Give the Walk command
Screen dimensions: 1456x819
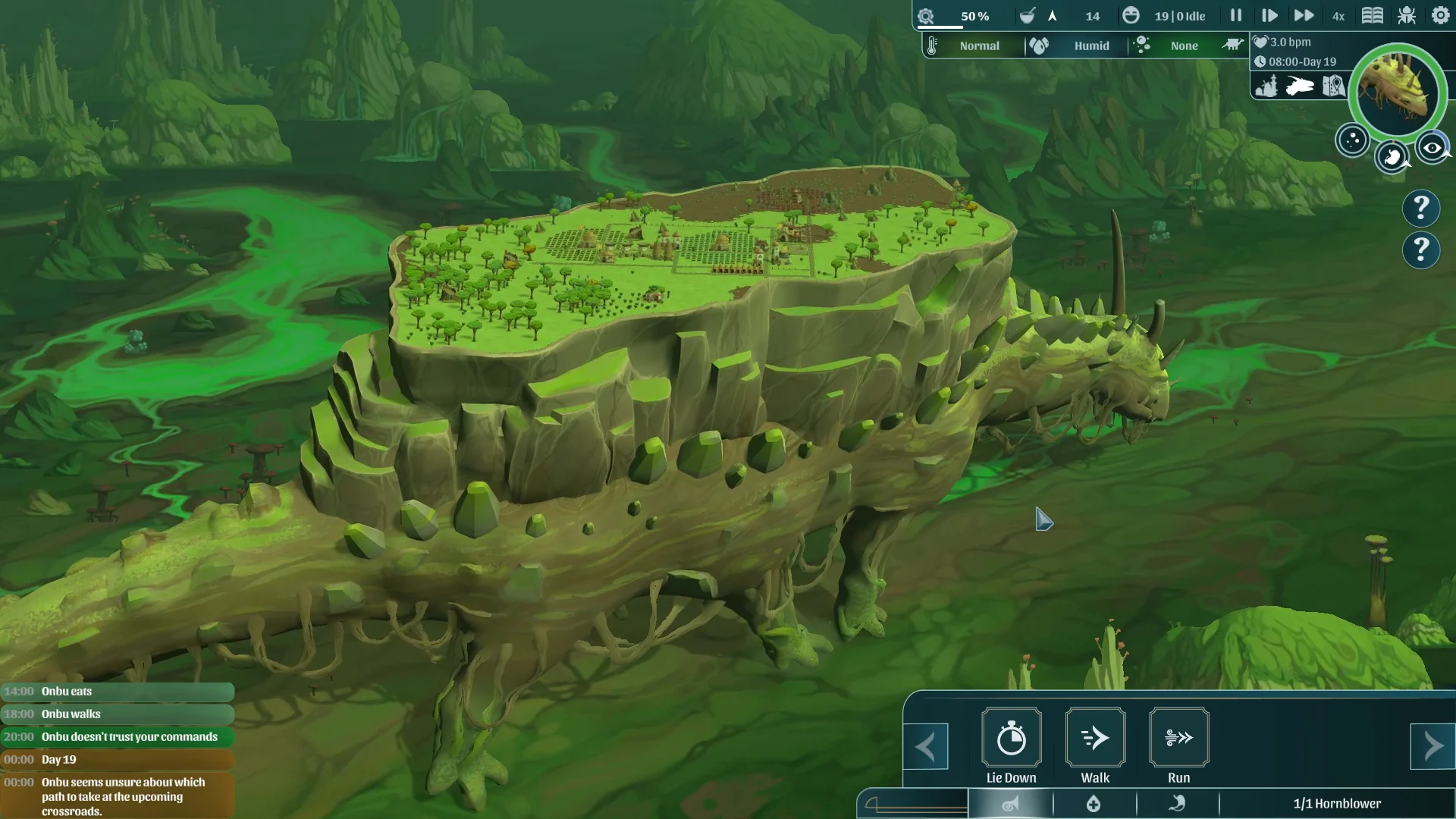pyautogui.click(x=1095, y=738)
